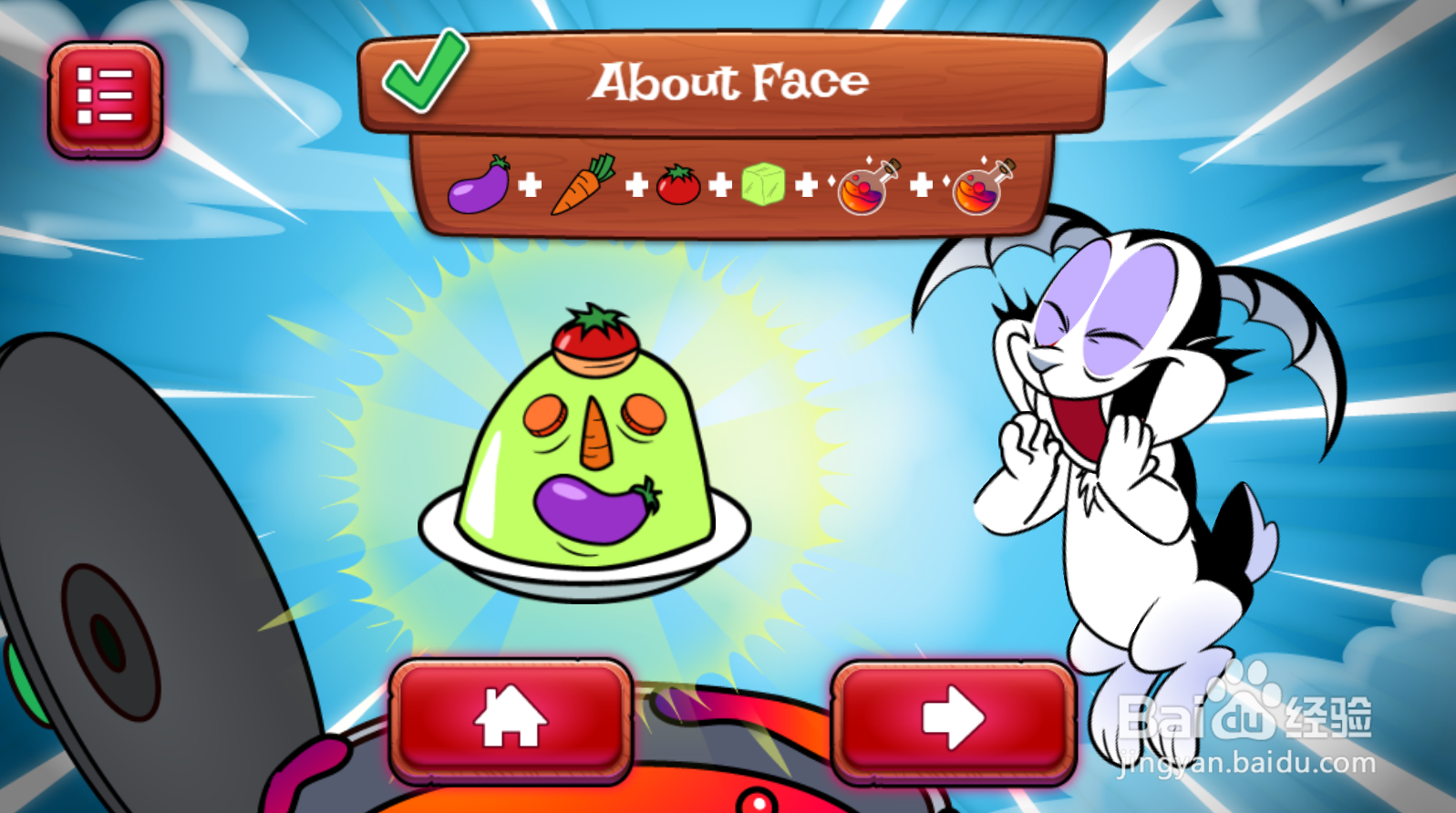The image size is (1456, 813).
Task: Open the recipe list menu
Action: [x=105, y=97]
